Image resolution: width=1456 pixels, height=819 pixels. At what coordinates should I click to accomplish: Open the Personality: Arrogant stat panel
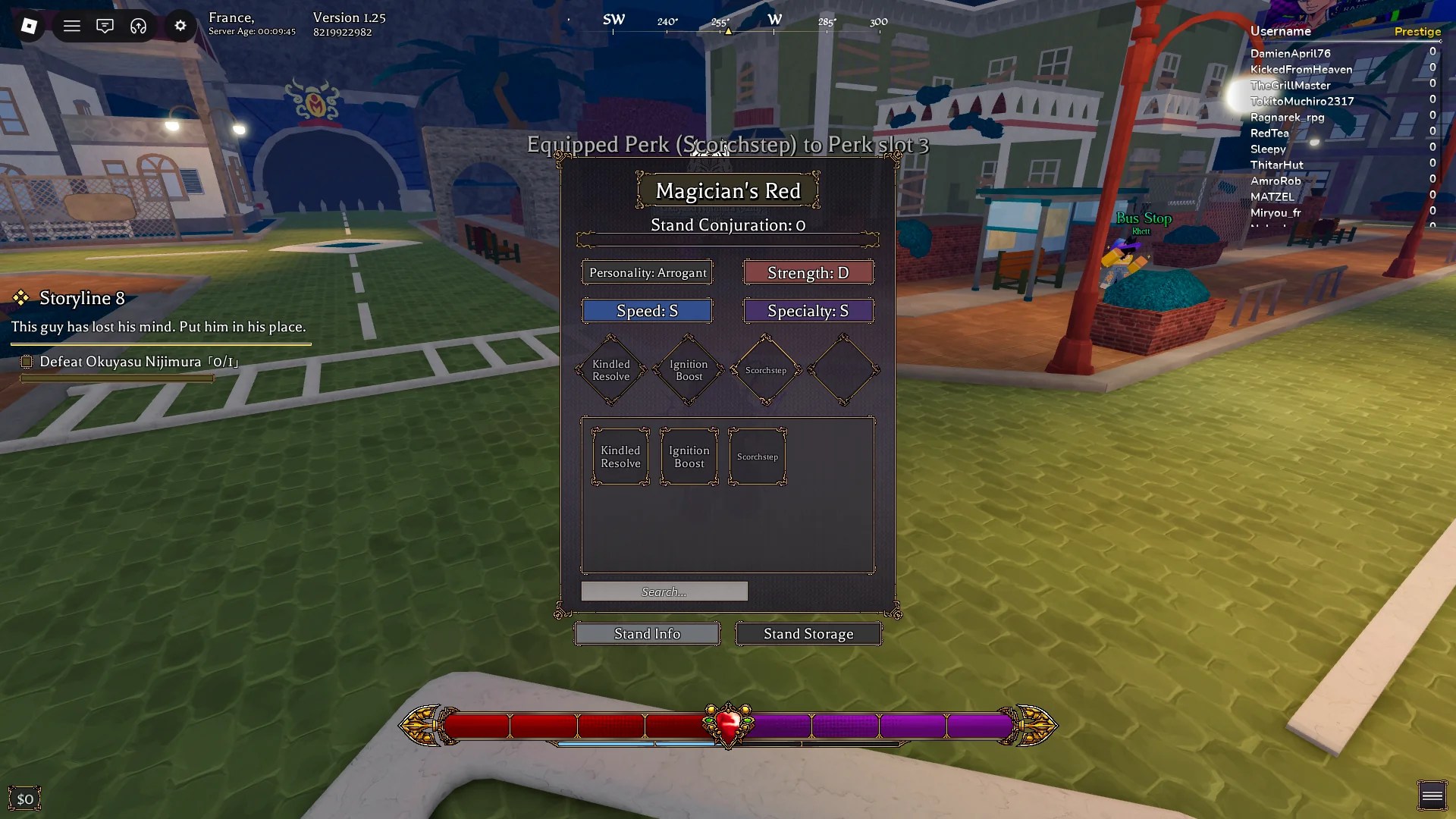point(647,272)
